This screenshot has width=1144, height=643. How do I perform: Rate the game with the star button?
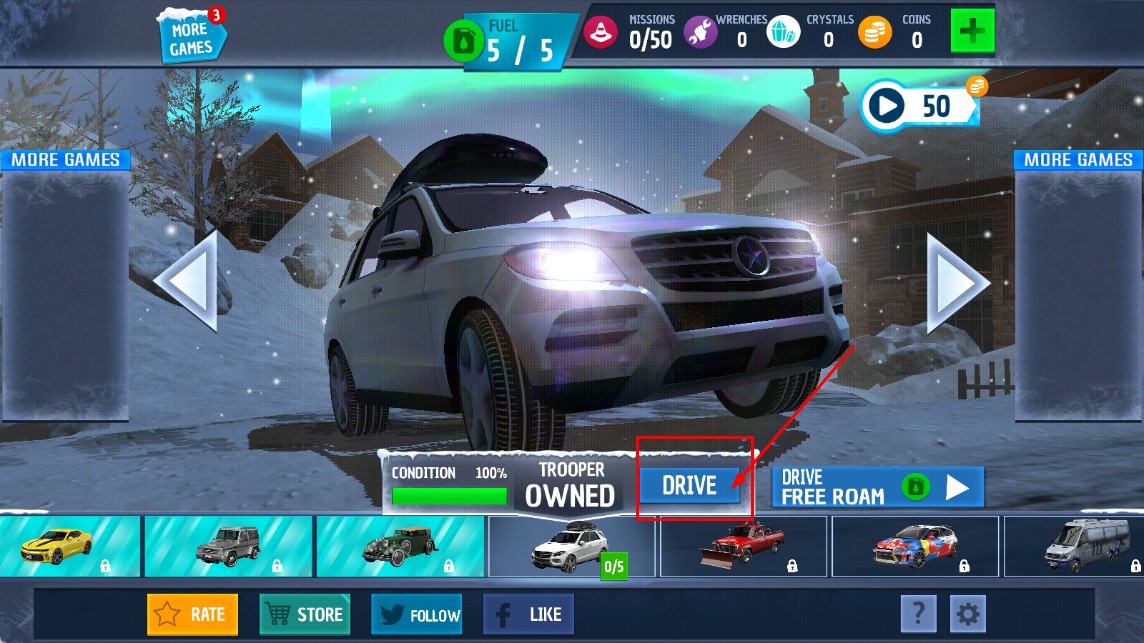click(193, 614)
